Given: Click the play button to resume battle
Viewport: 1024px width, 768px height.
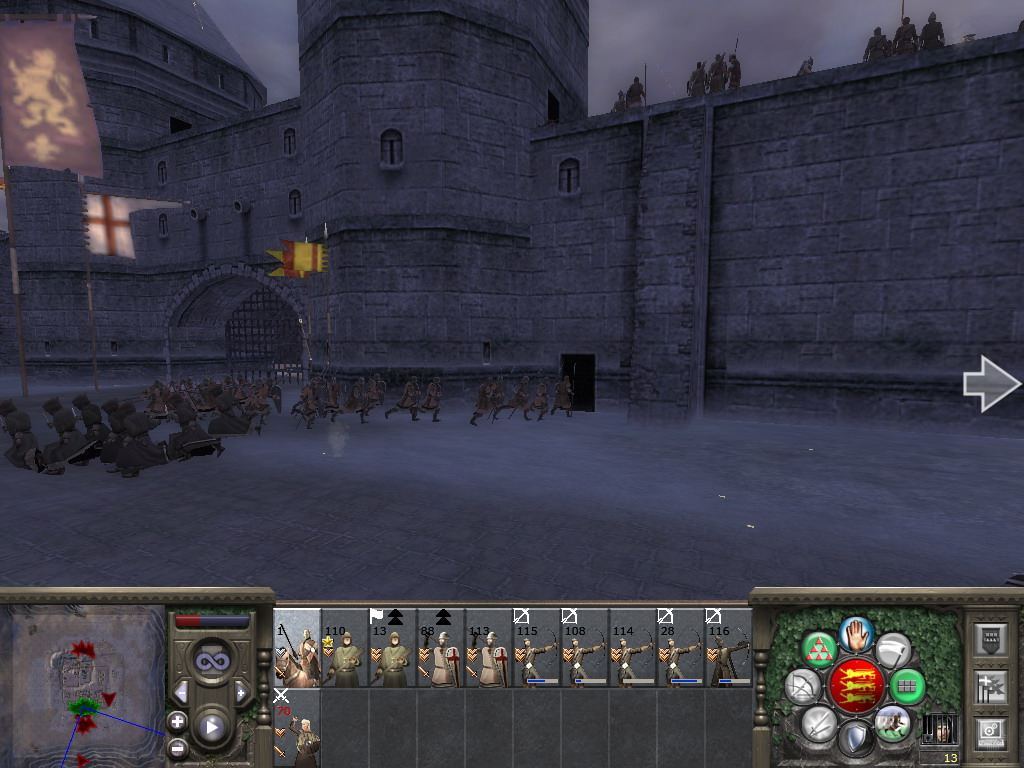Looking at the screenshot, I should coord(212,727).
